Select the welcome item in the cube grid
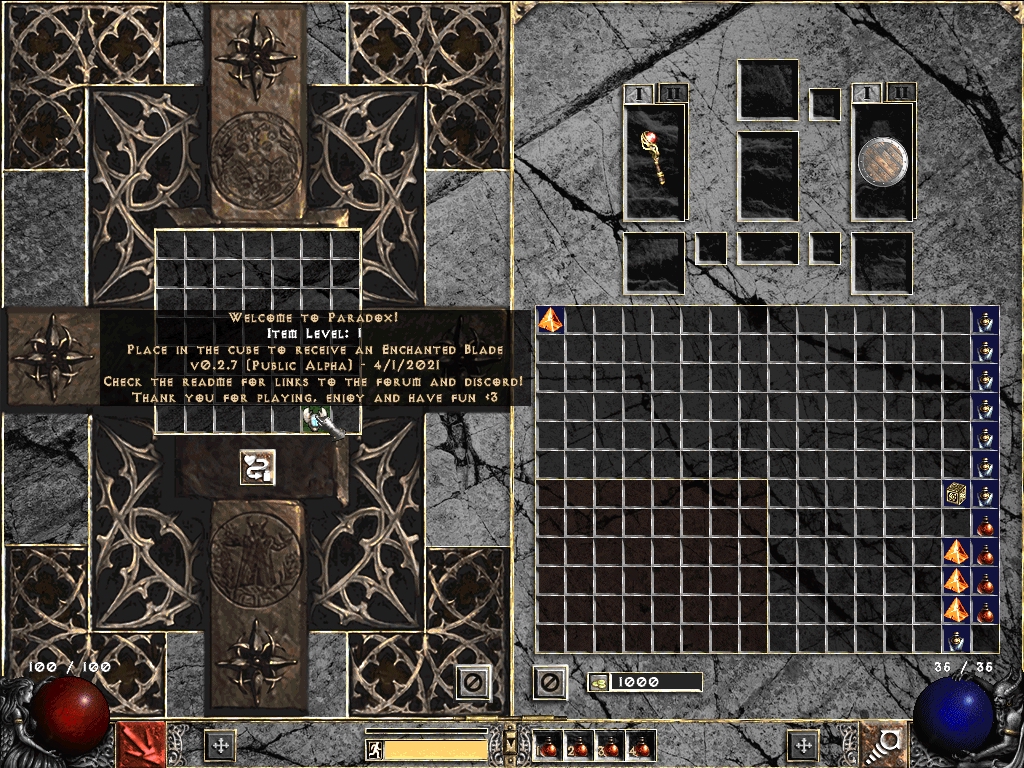Image resolution: width=1024 pixels, height=768 pixels. [316, 420]
